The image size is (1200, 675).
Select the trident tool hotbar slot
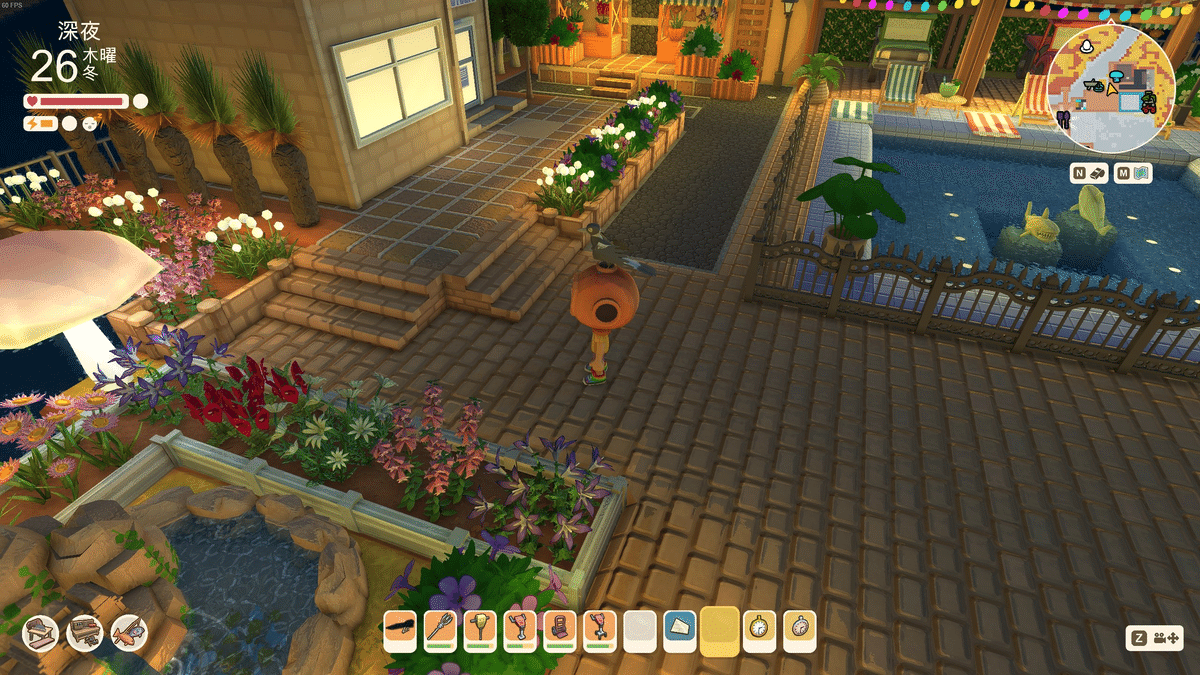[x=440, y=630]
